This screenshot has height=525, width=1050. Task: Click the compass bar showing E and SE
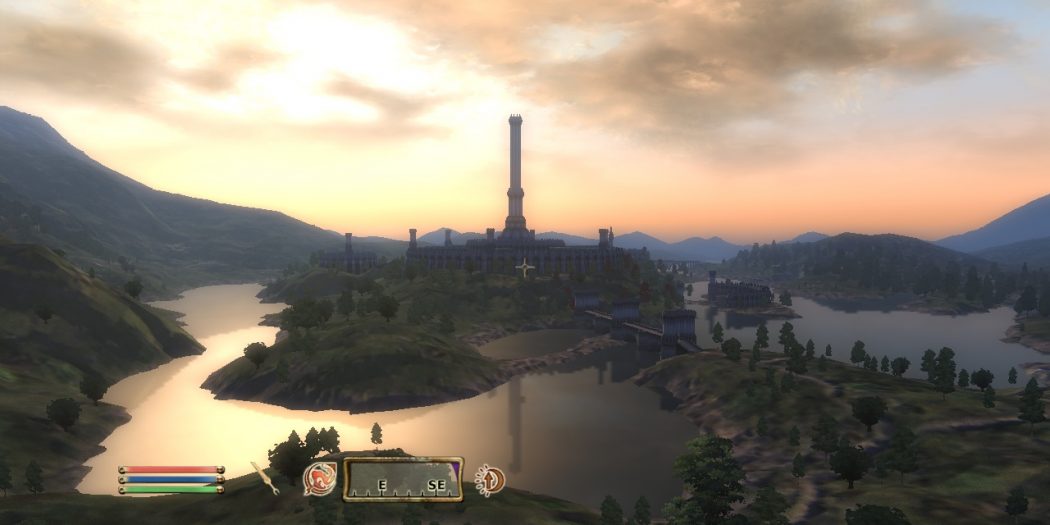click(403, 479)
